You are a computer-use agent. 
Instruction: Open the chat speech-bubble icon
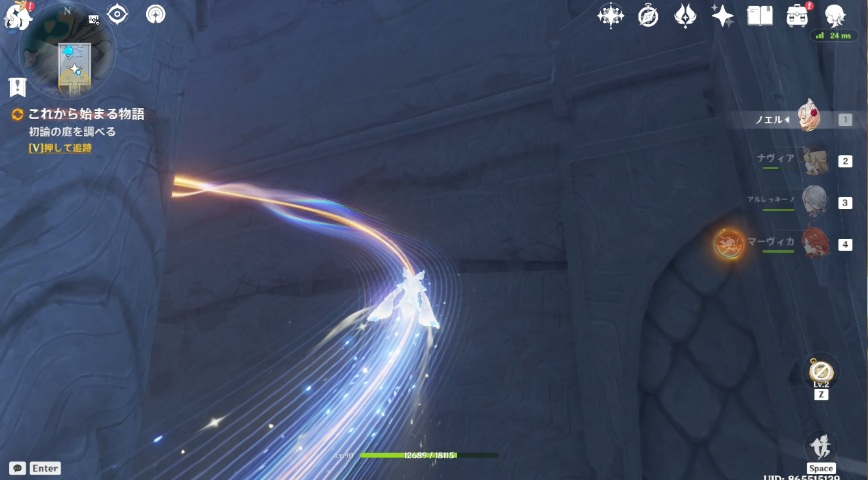pyautogui.click(x=17, y=467)
